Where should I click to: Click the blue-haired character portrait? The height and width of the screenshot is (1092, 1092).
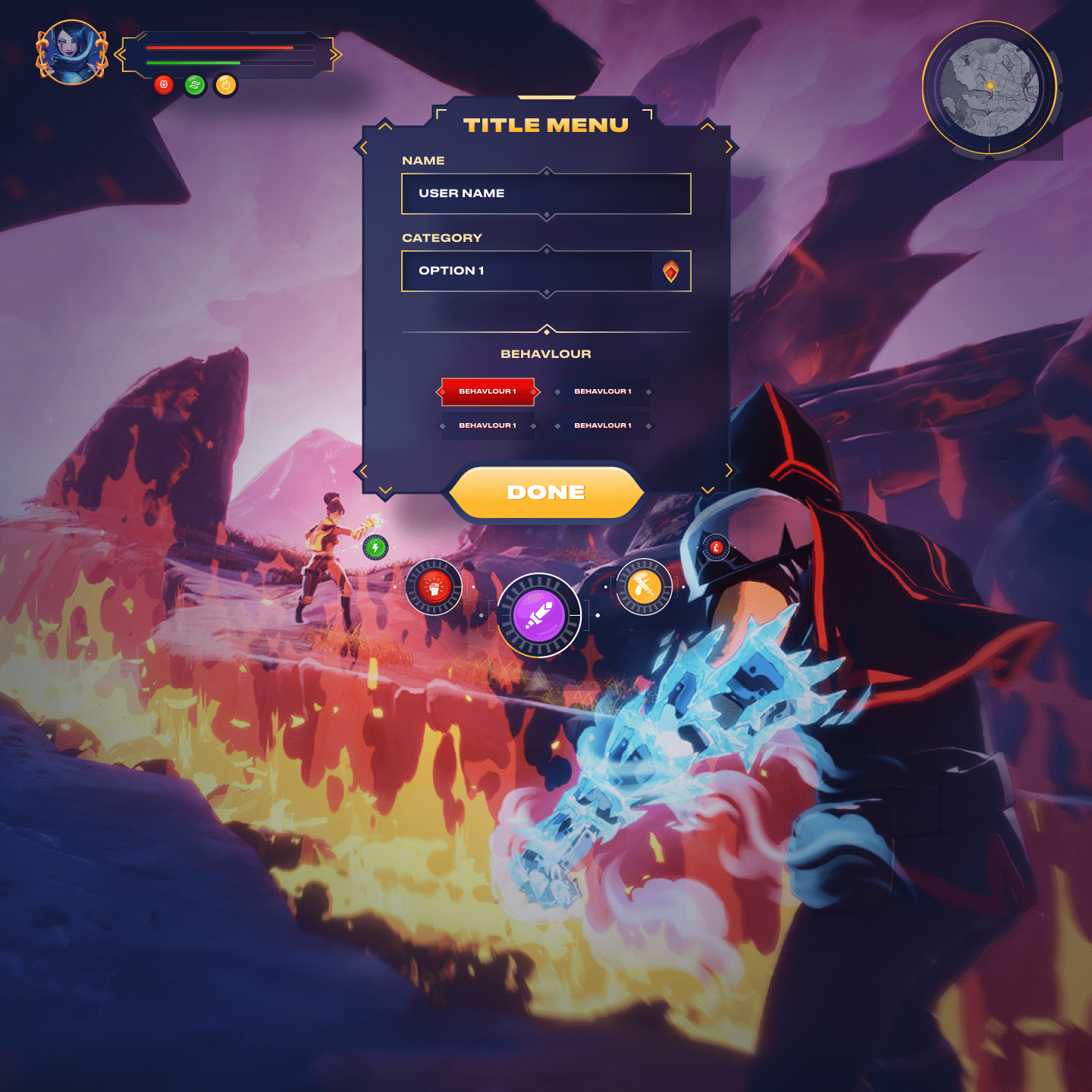[x=72, y=52]
